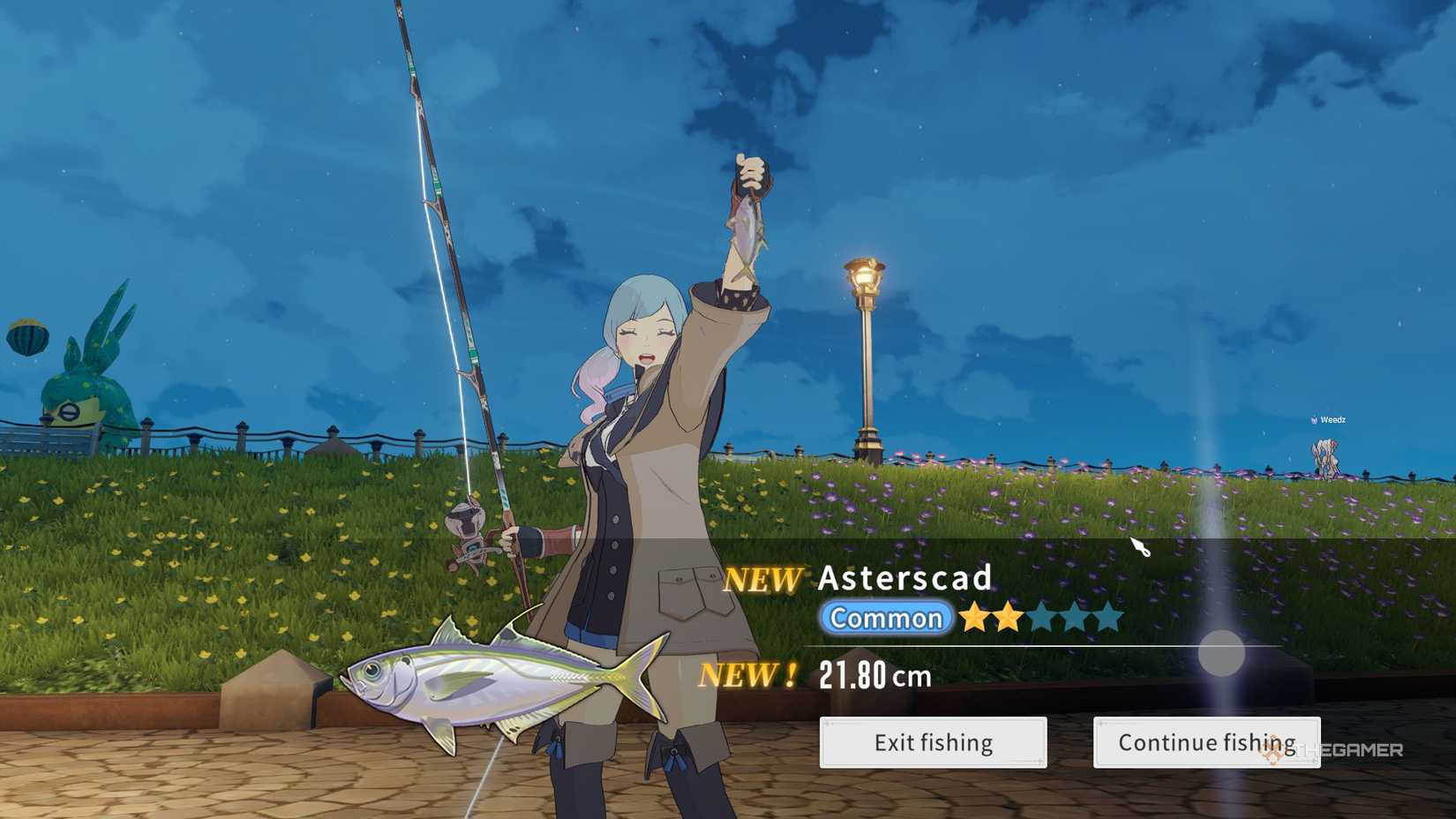Select the second filled star

[x=1009, y=617]
